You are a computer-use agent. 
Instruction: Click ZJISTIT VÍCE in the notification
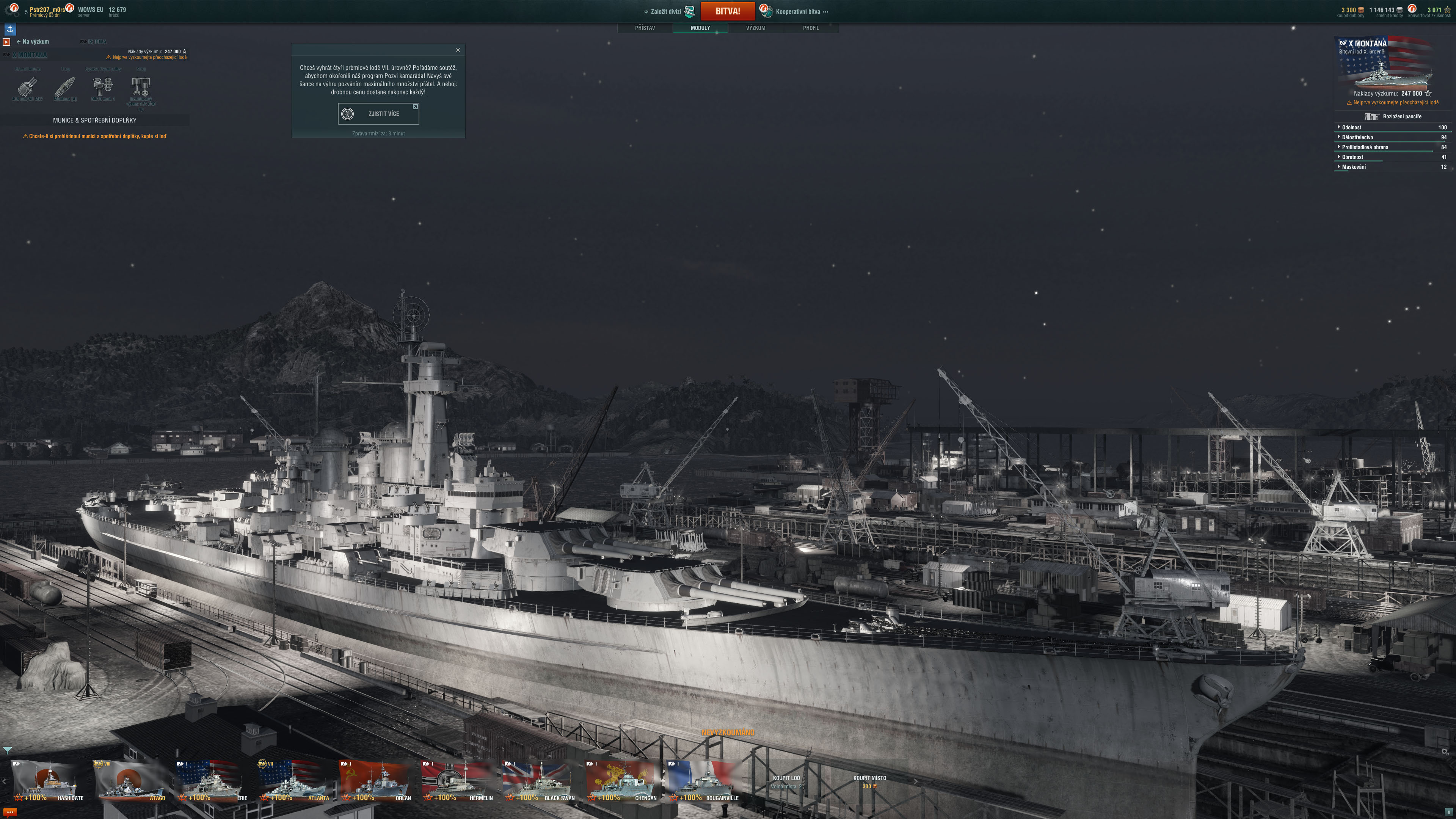click(378, 114)
